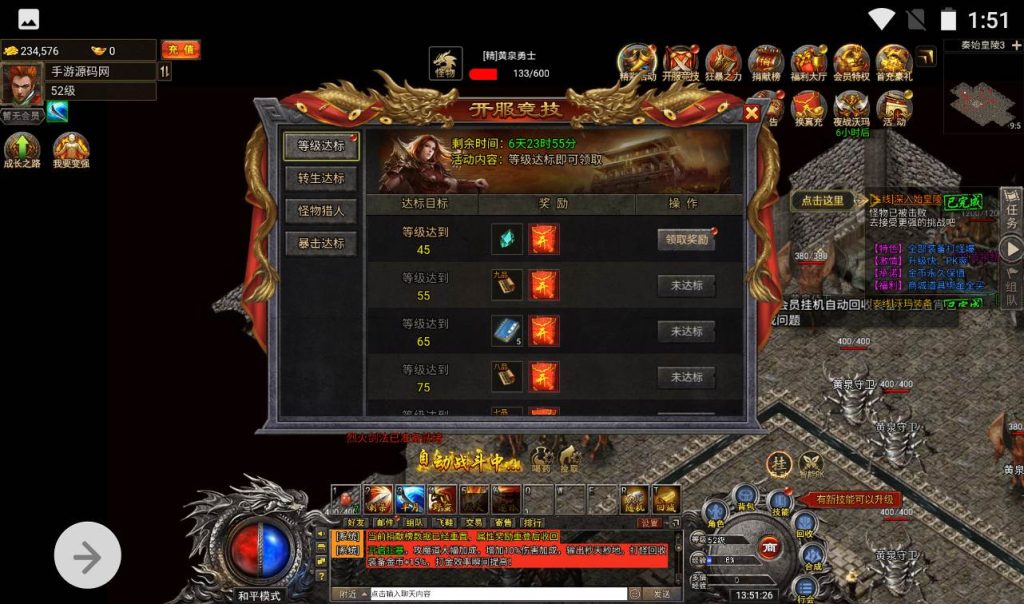Open the 福利大厅 welfare hall
The height and width of the screenshot is (604, 1024).
(x=808, y=63)
